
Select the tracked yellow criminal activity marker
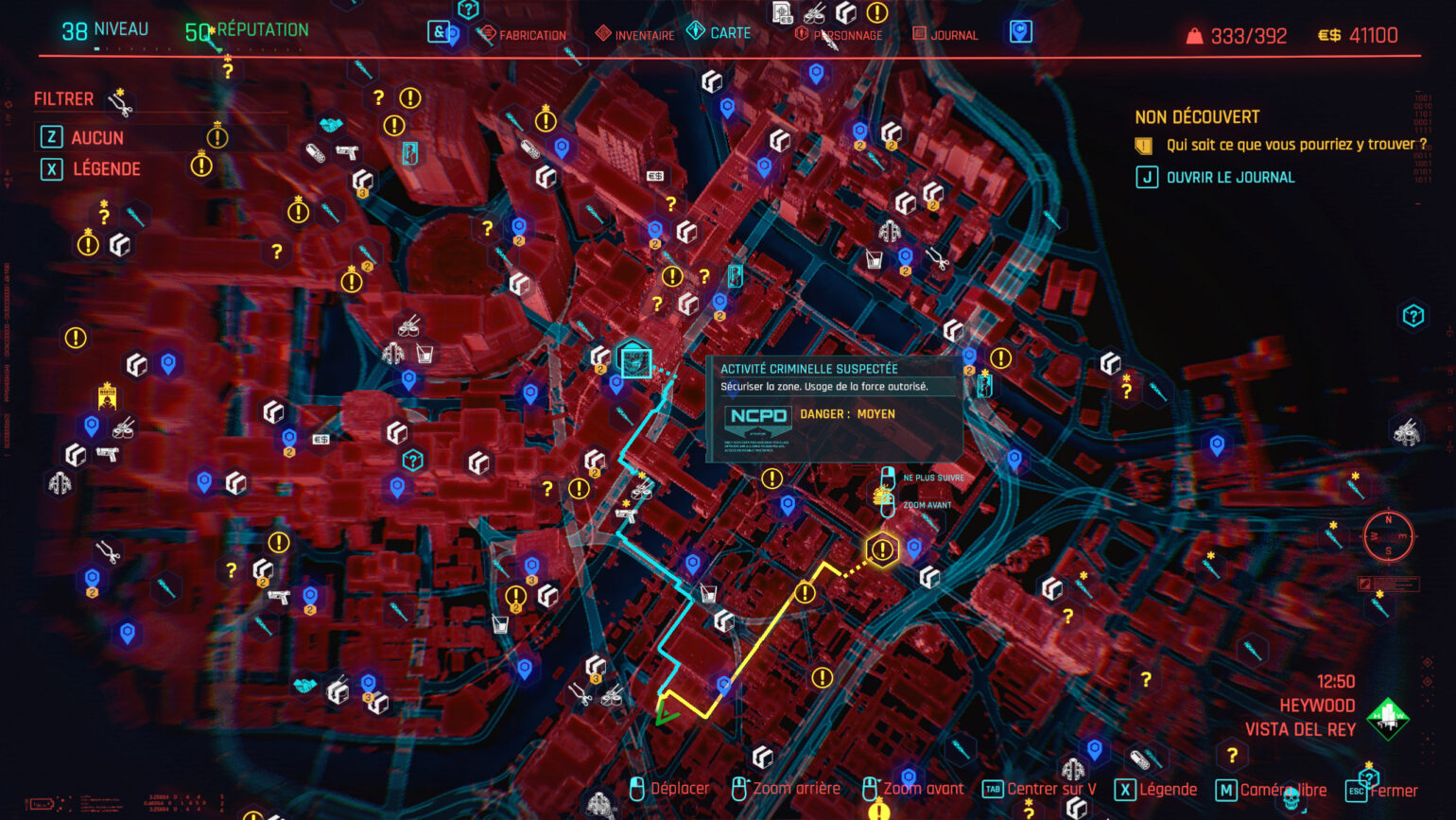click(882, 547)
